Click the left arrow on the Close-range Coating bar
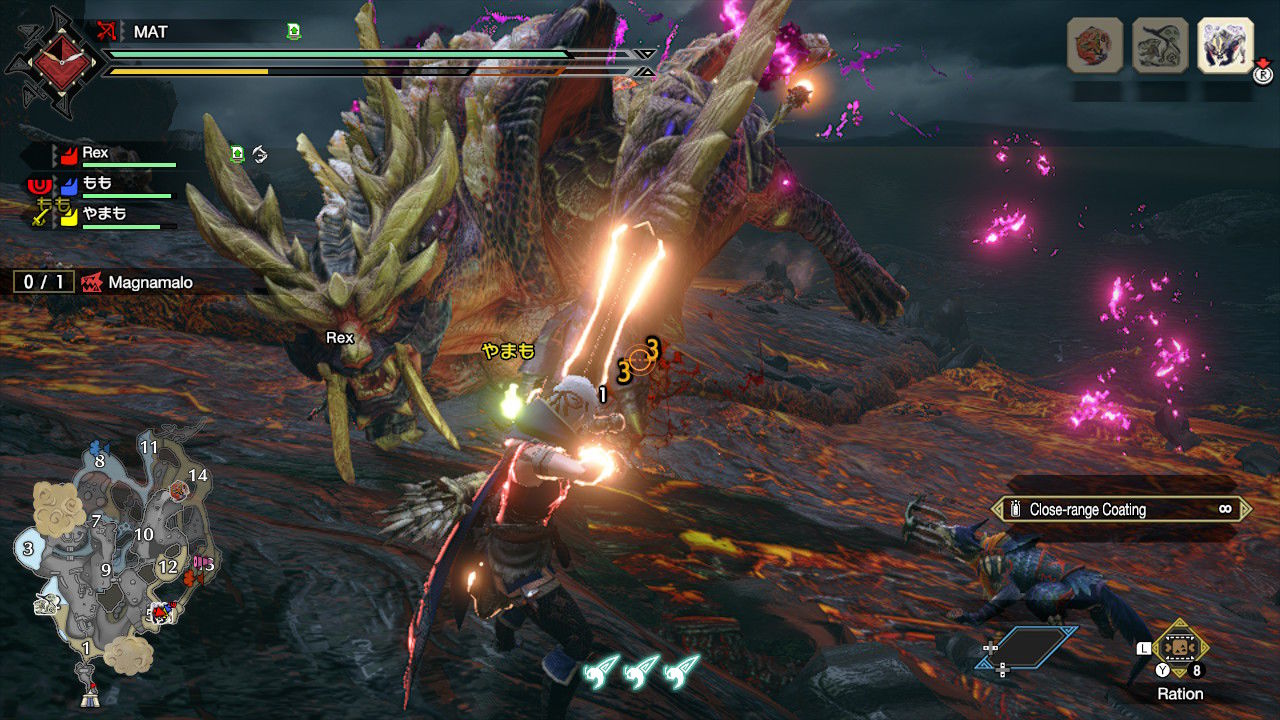Viewport: 1280px width, 720px height. [x=995, y=509]
